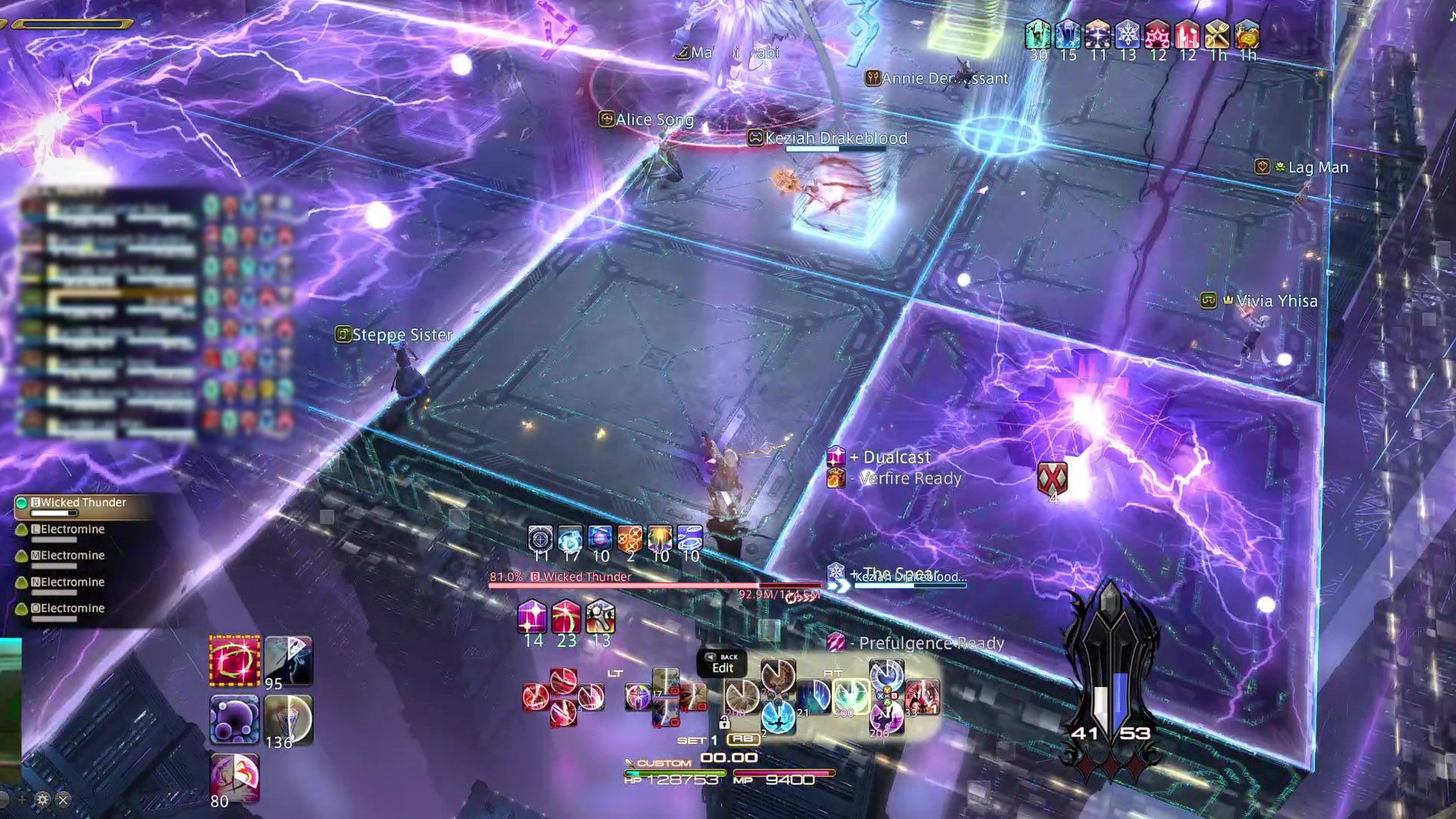Screen dimensions: 1456x819
Task: Target Wicked Thunder in the enemy list
Action: click(82, 503)
